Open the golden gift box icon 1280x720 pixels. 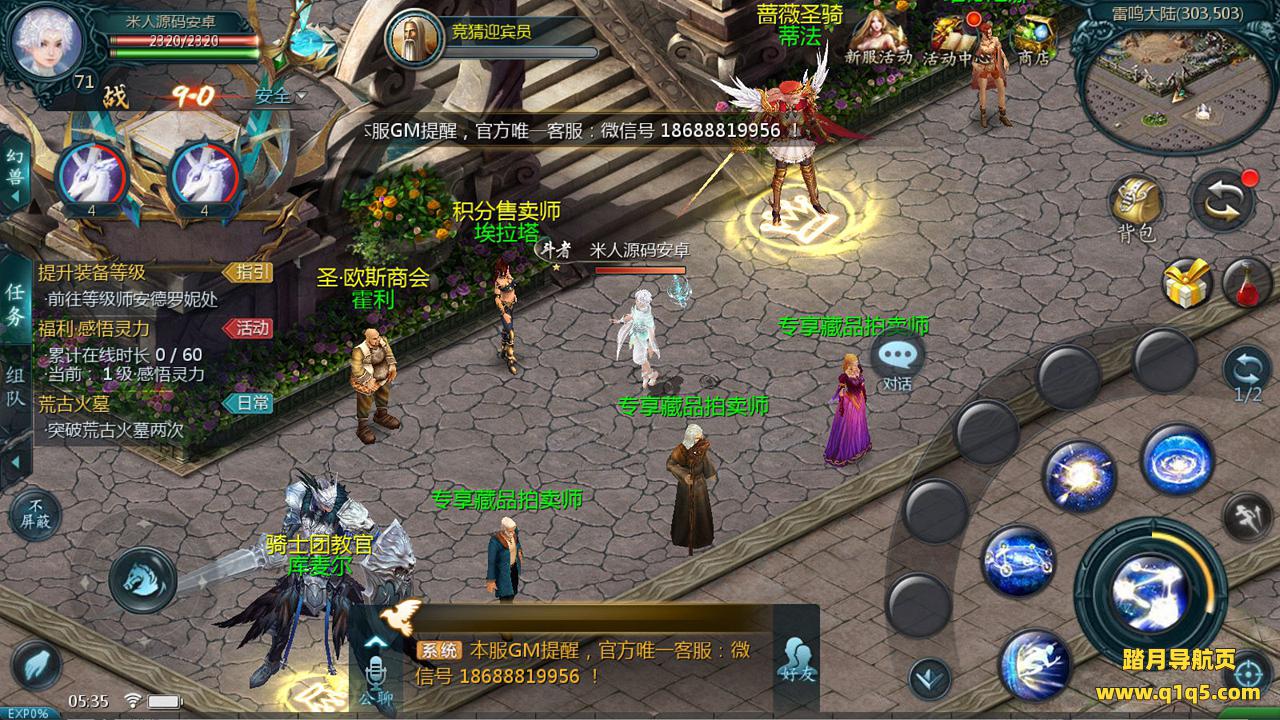pos(1187,283)
